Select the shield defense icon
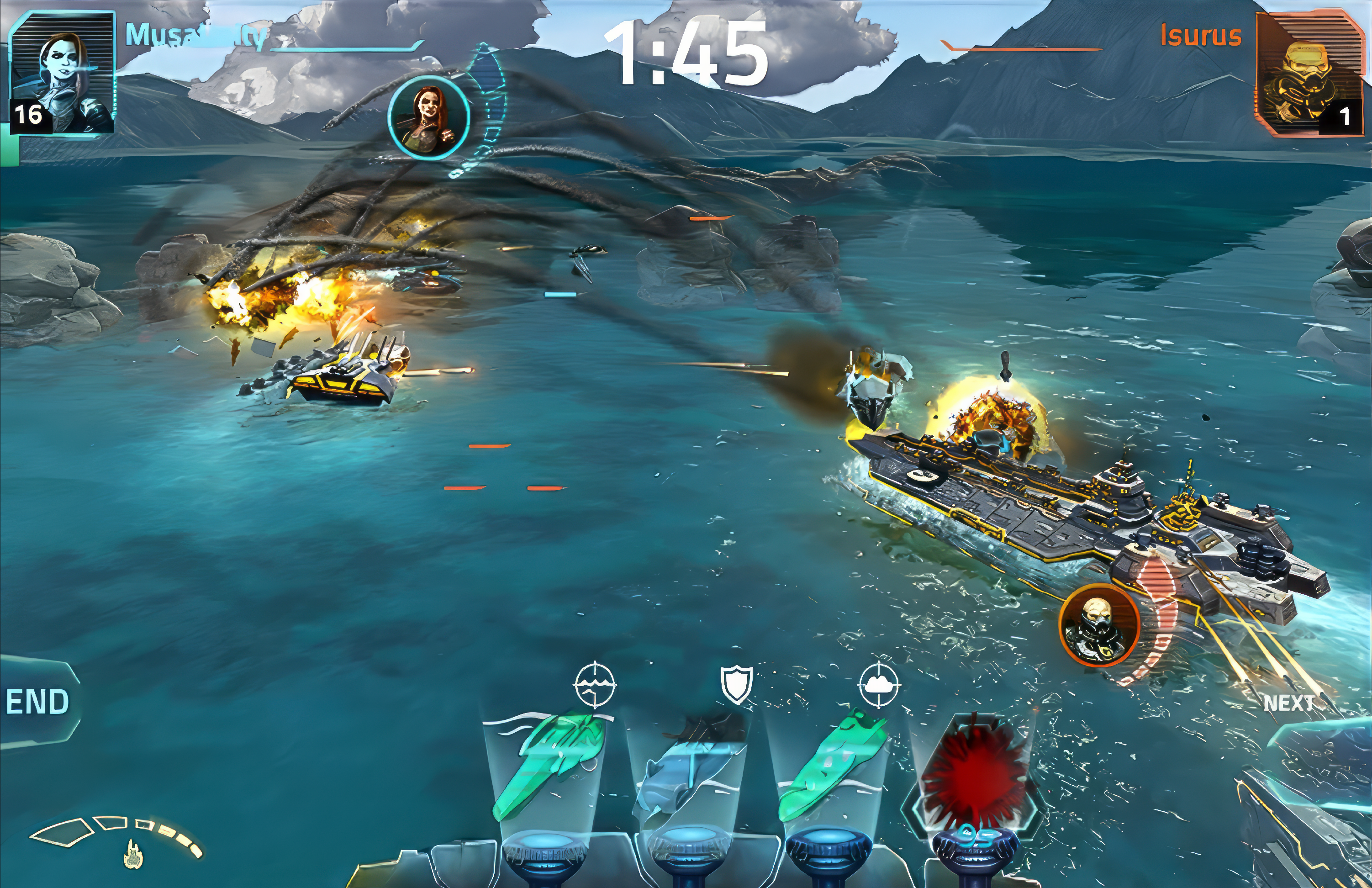This screenshot has height=888, width=1372. (x=737, y=685)
